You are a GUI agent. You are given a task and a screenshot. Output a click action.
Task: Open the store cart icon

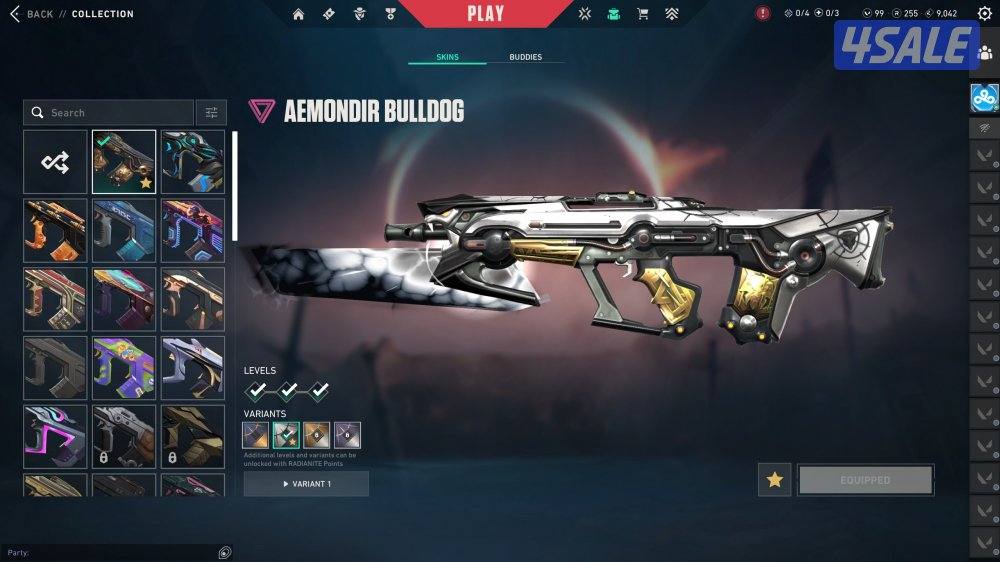(643, 14)
